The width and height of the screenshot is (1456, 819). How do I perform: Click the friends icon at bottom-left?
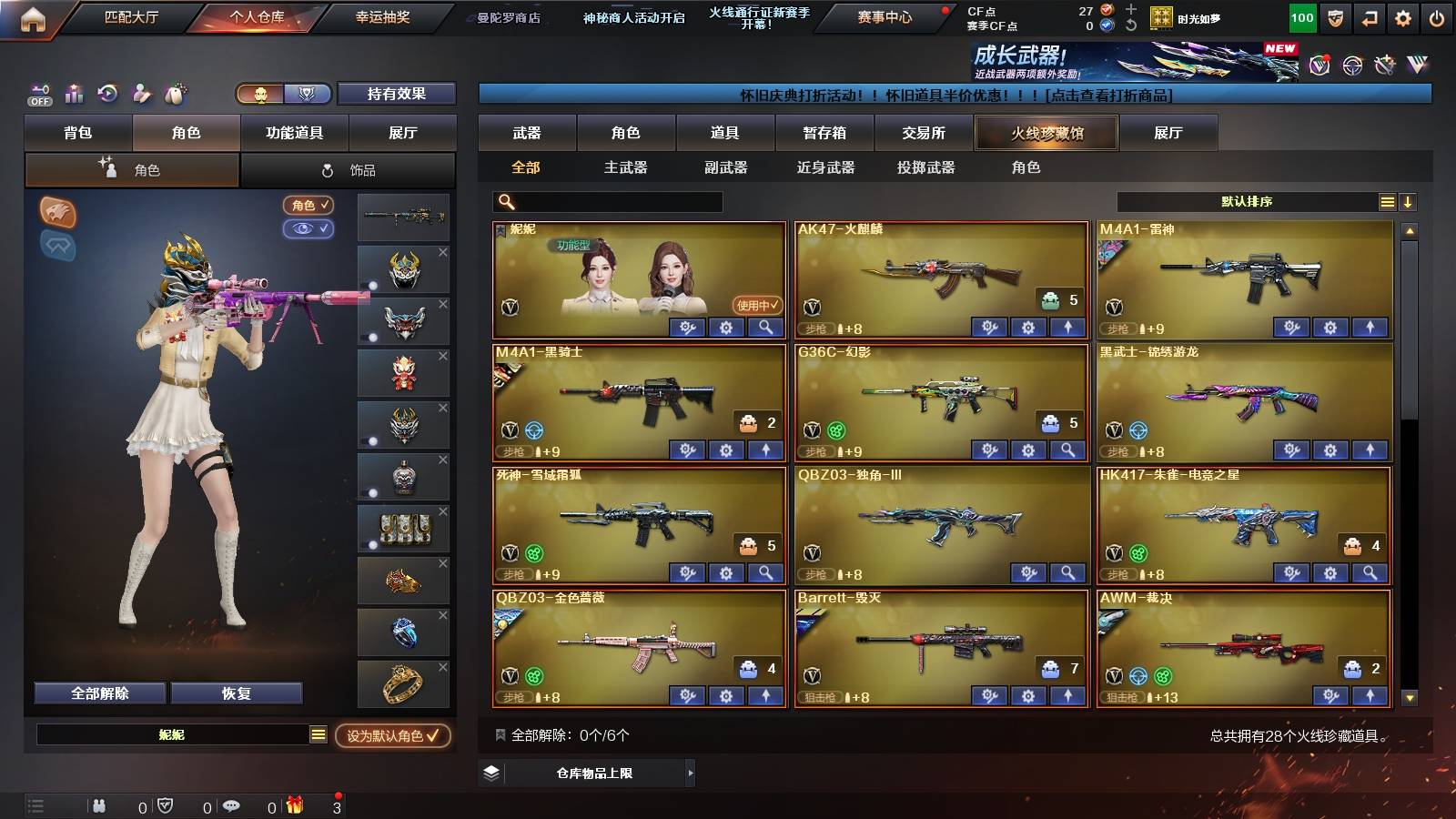pos(100,805)
